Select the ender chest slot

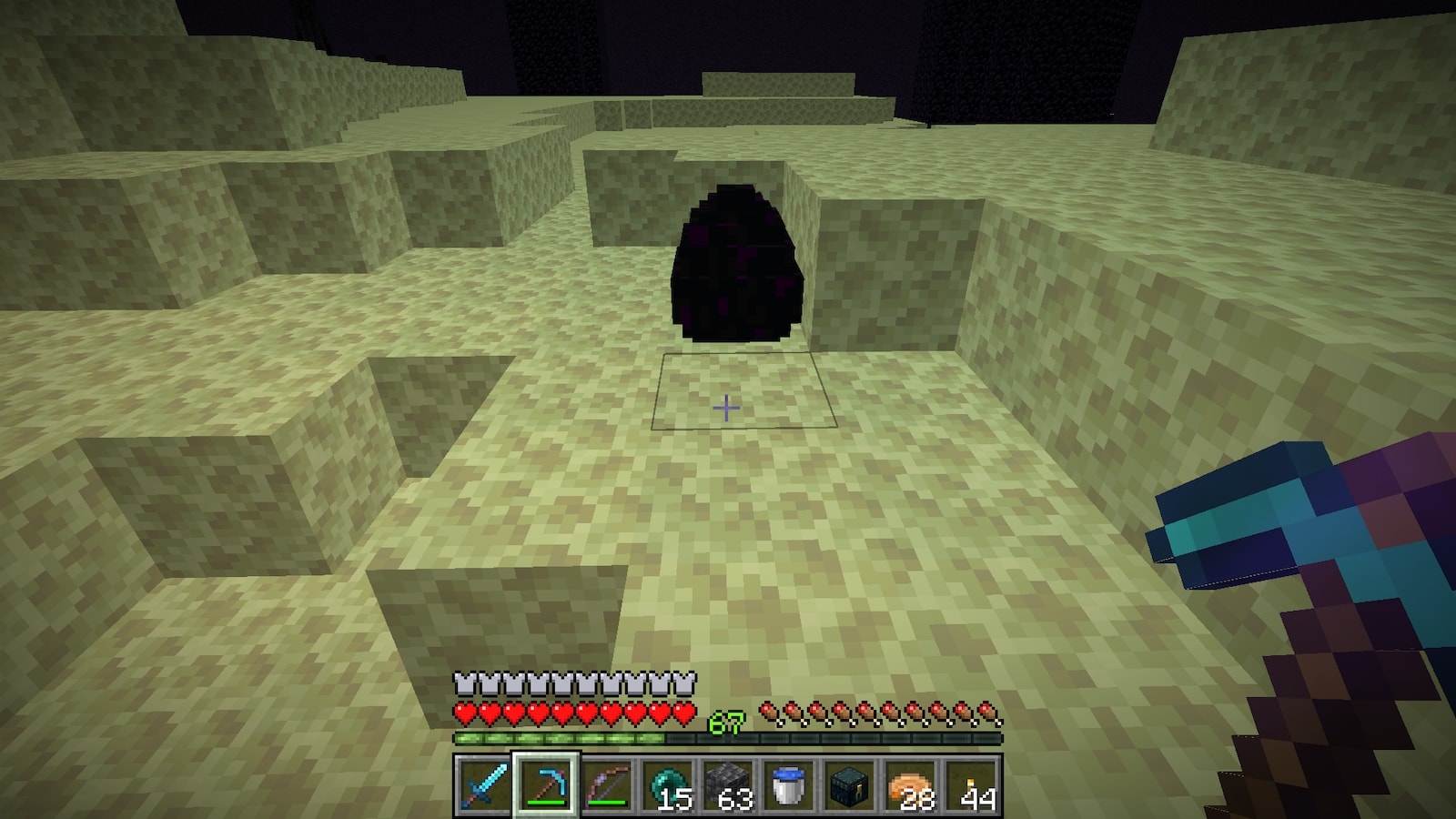tap(850, 784)
